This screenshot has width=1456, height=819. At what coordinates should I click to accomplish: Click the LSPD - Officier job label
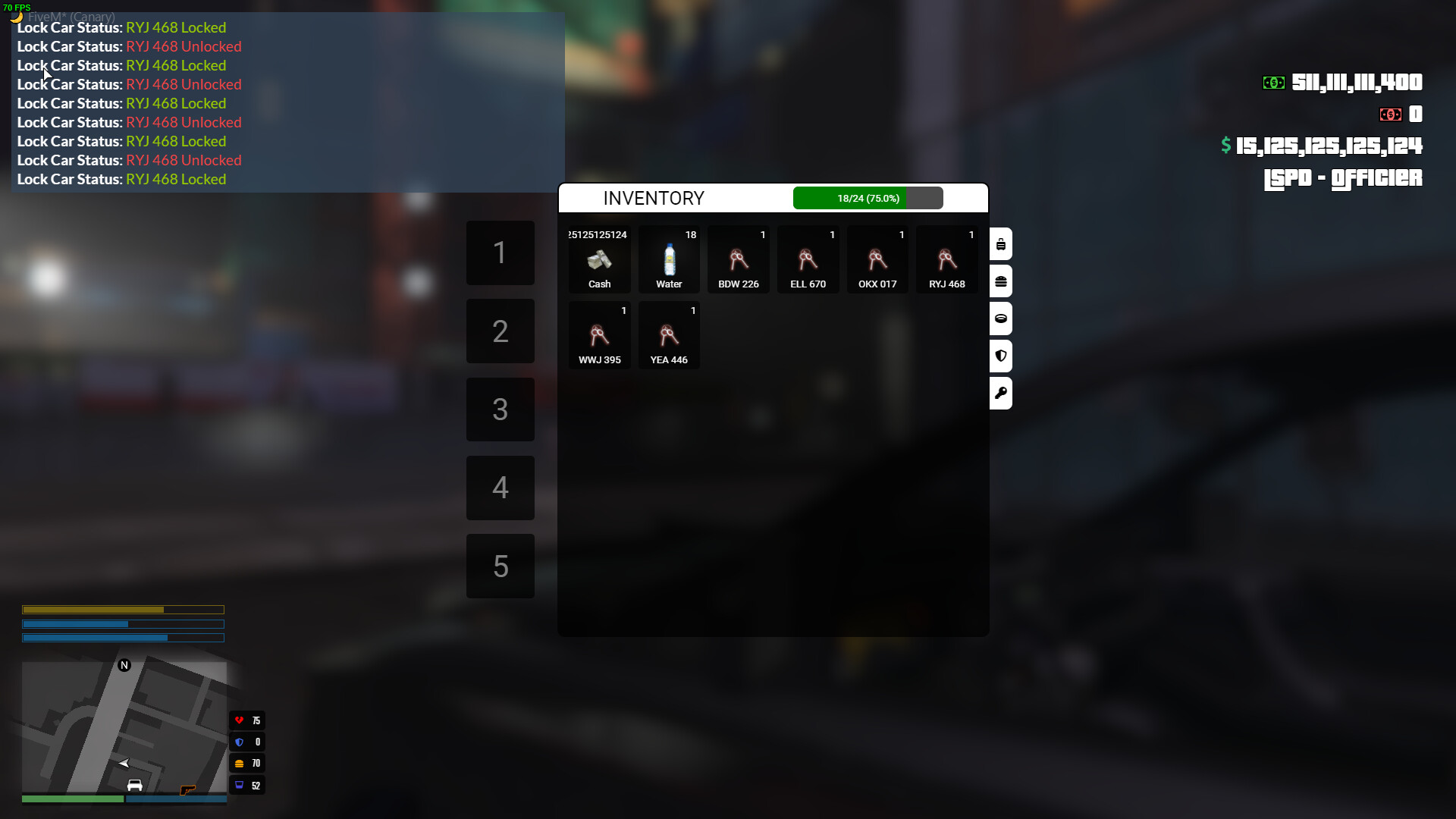[x=1342, y=179]
